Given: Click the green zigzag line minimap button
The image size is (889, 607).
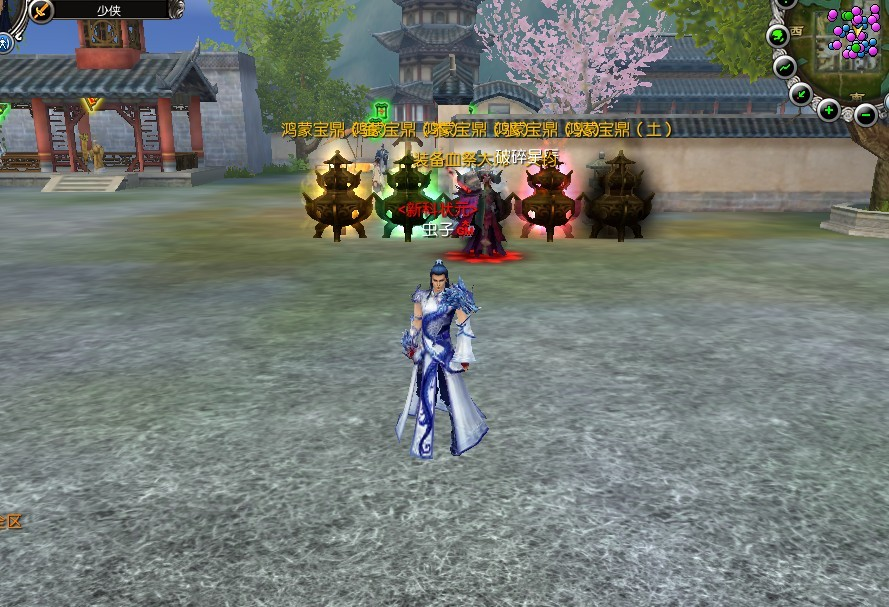Looking at the screenshot, I should point(785,67).
